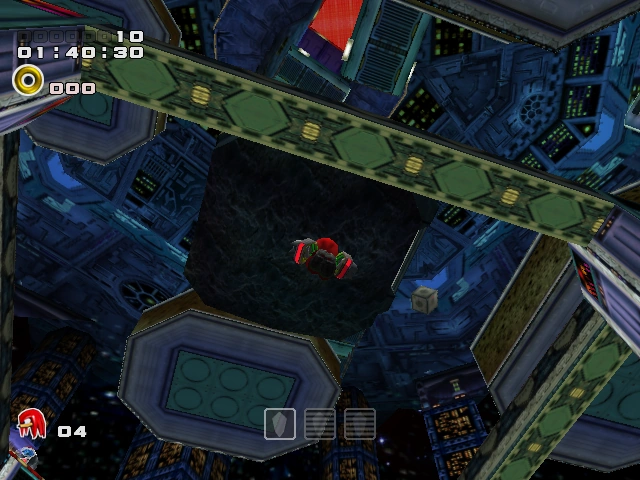Screen dimensions: 640x480
Task: Select the Knuckles lives icon
Action: coord(32,427)
